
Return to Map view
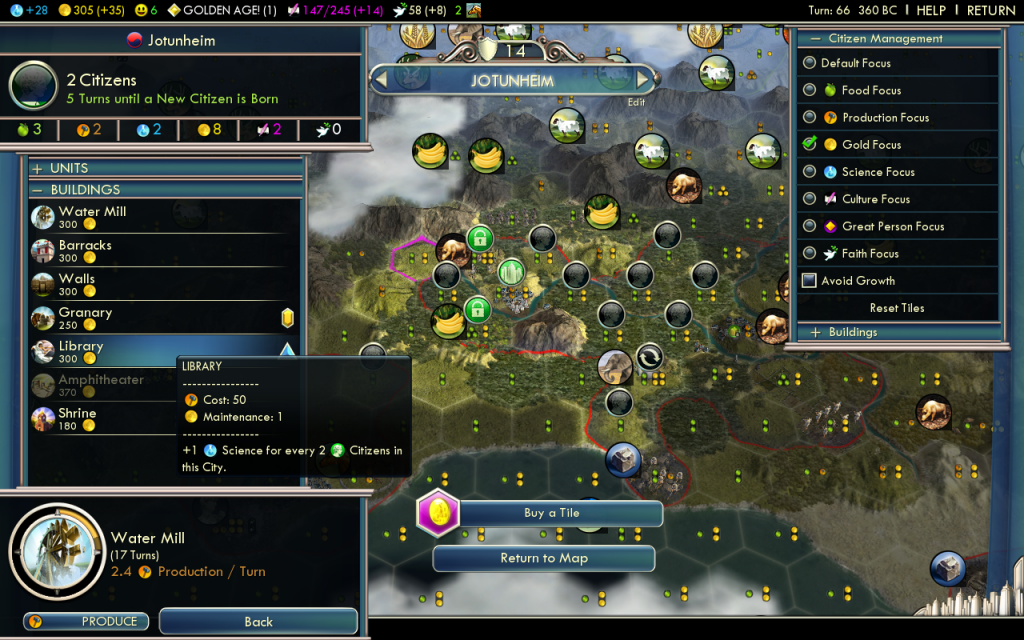click(x=544, y=558)
